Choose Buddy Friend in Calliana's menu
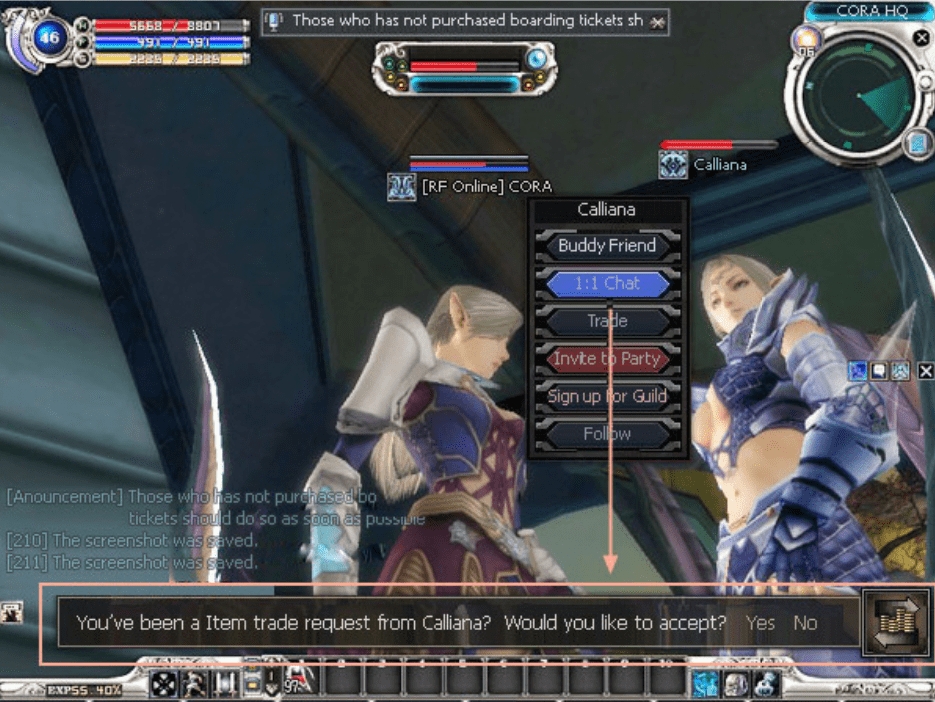Image resolution: width=935 pixels, height=702 pixels. tap(607, 246)
